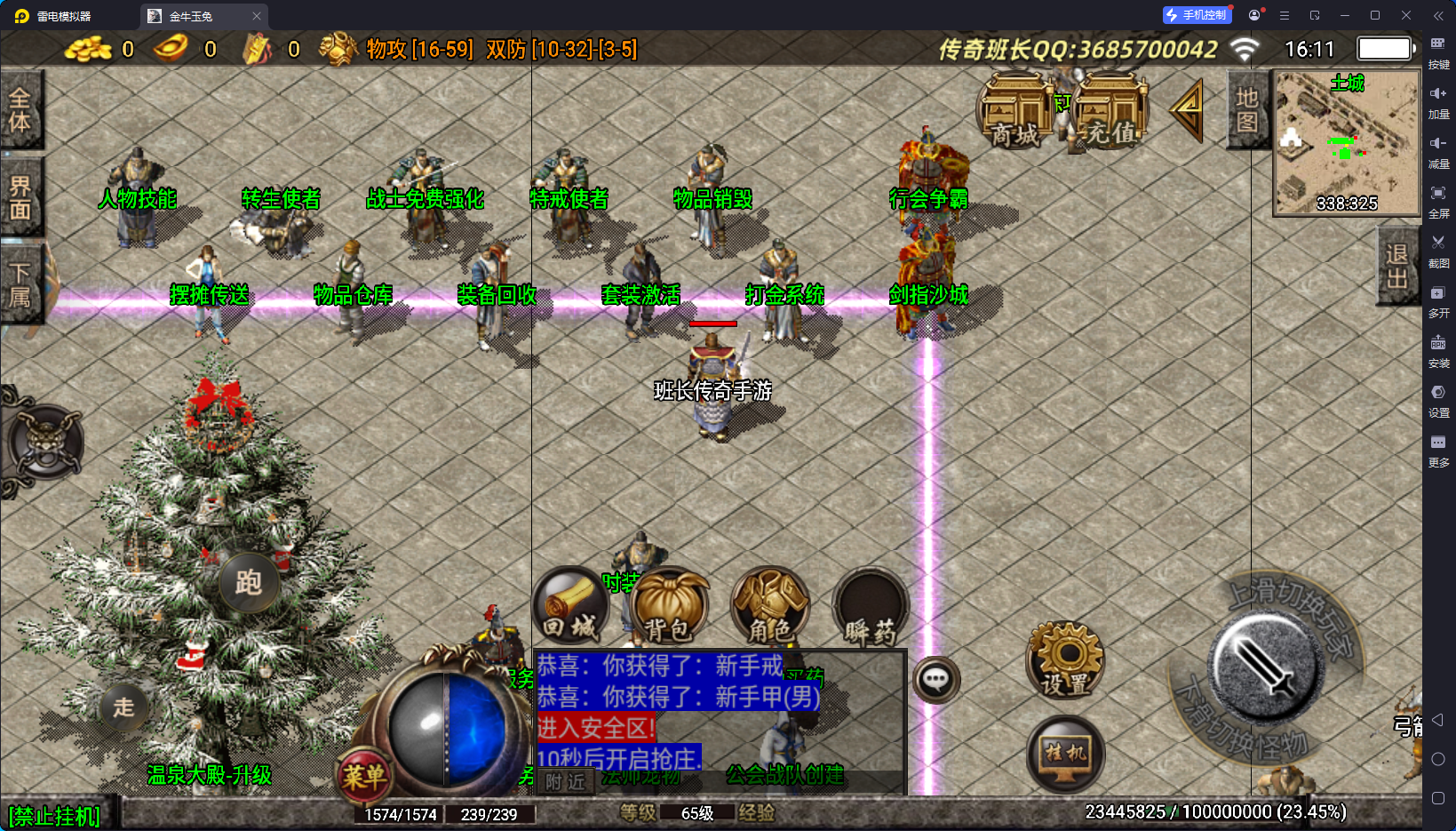Screen dimensions: 1456x831
Task: Select the 全体 side tab
Action: pos(20,109)
